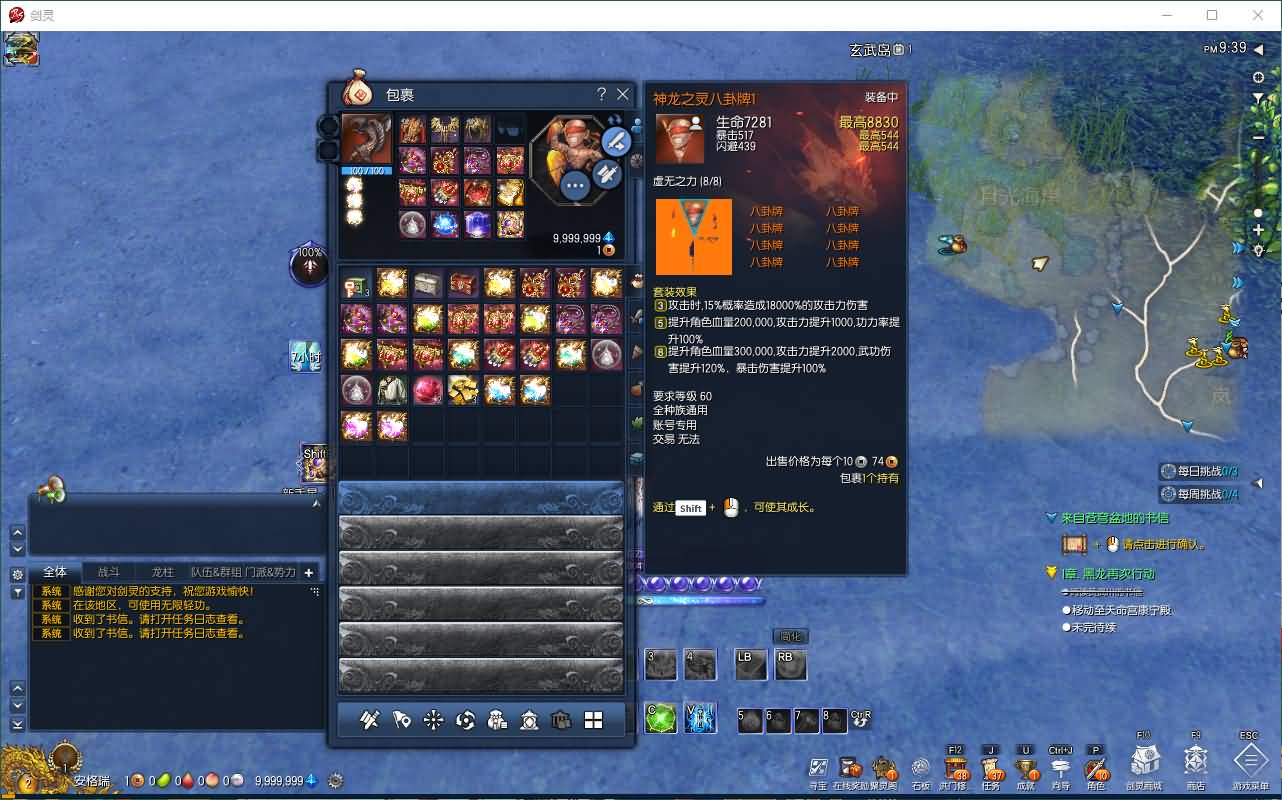1282x800 pixels.
Task: Expand the 每日挑战 daily challenge entry
Action: click(x=1200, y=470)
